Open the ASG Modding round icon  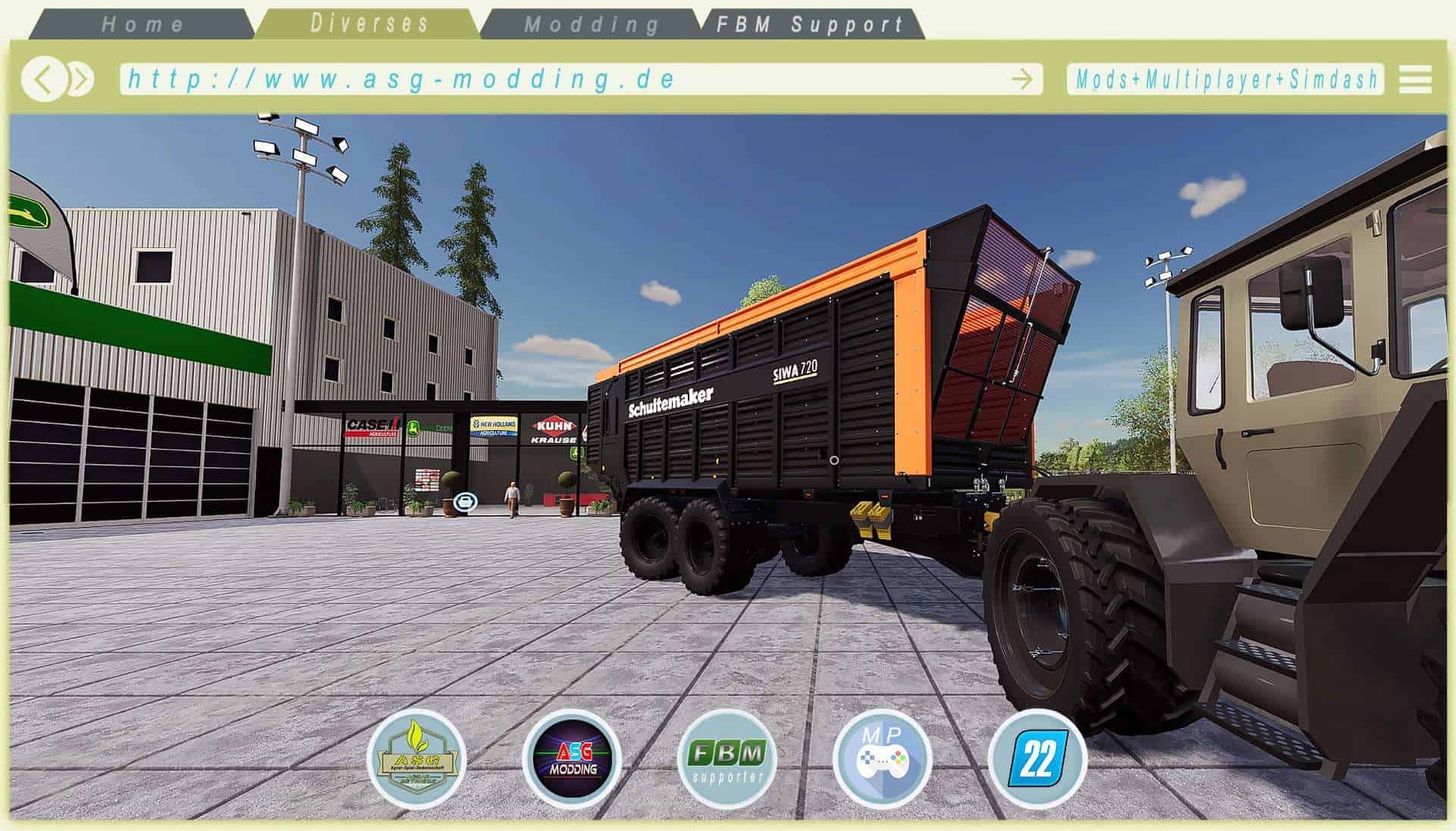tap(572, 758)
